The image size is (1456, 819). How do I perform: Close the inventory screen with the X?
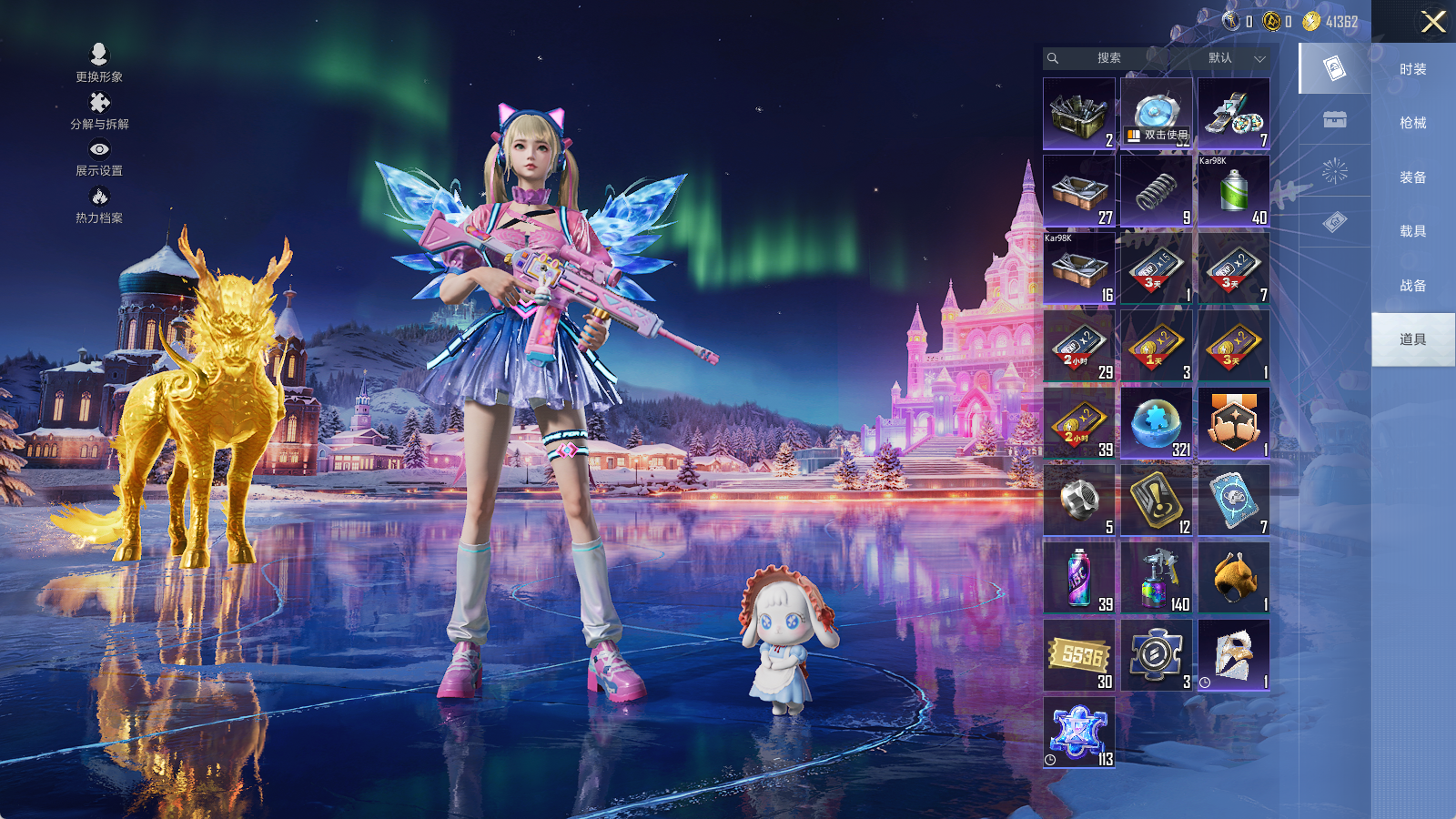(x=1433, y=22)
